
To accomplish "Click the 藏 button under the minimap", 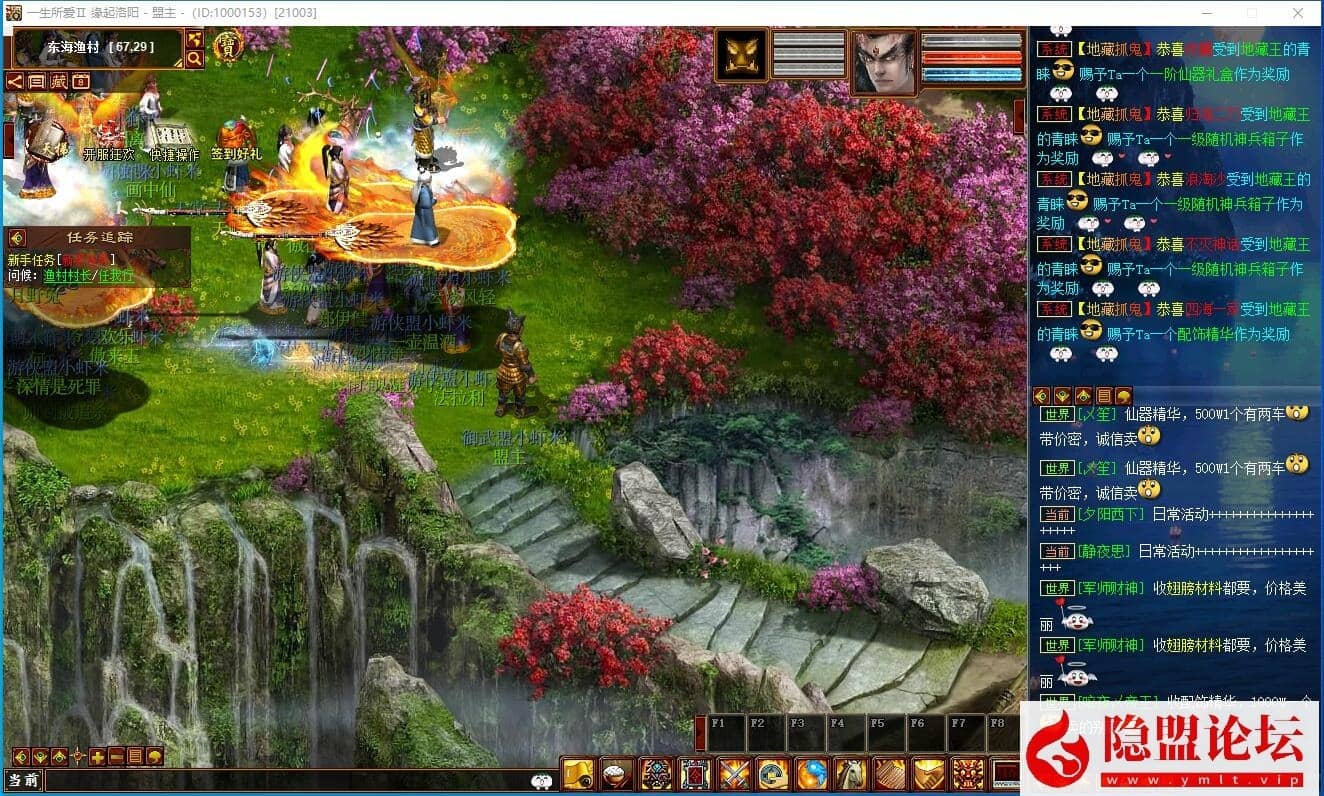I will point(59,81).
